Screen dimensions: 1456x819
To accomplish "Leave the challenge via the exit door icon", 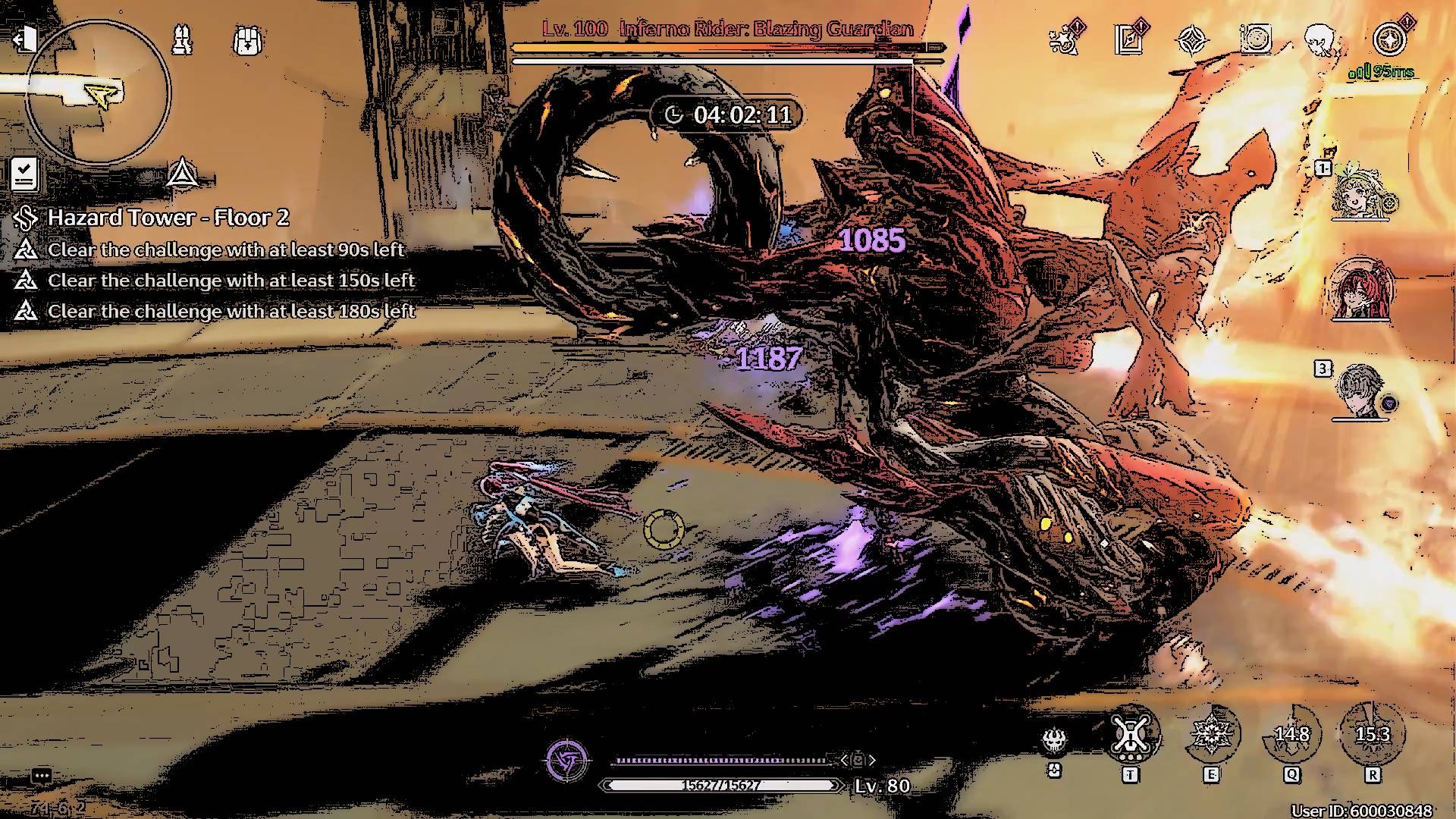I will click(25, 39).
